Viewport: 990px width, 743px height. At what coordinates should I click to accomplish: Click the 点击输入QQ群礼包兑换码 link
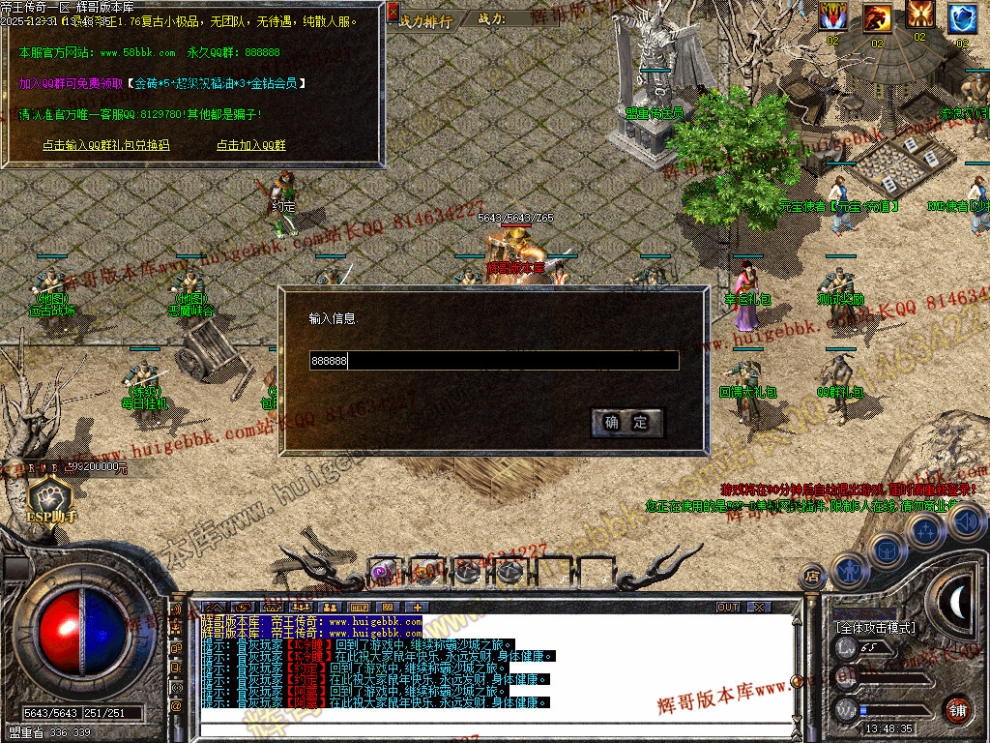(106, 145)
